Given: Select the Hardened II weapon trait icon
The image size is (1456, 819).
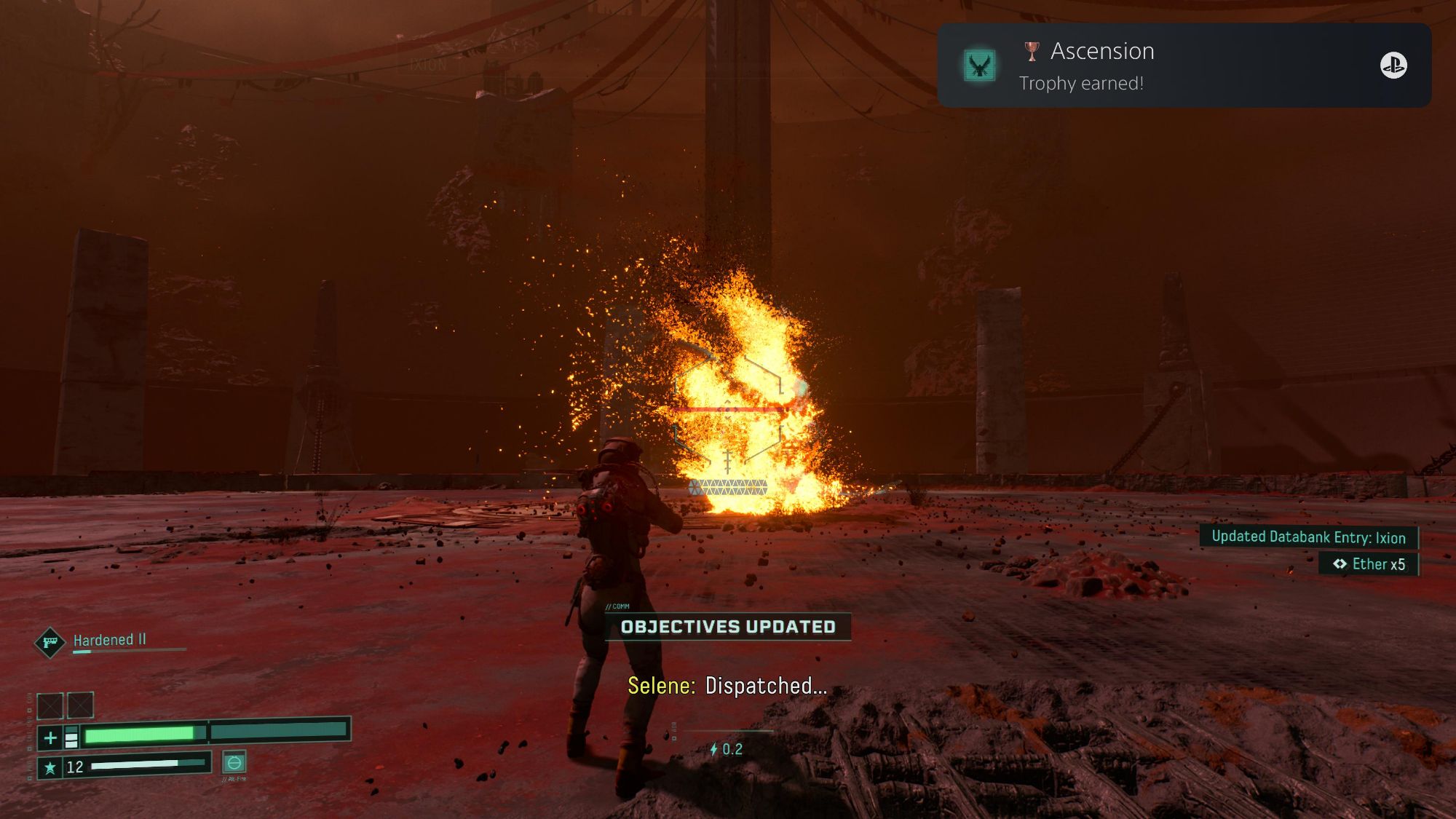Looking at the screenshot, I should tap(50, 641).
